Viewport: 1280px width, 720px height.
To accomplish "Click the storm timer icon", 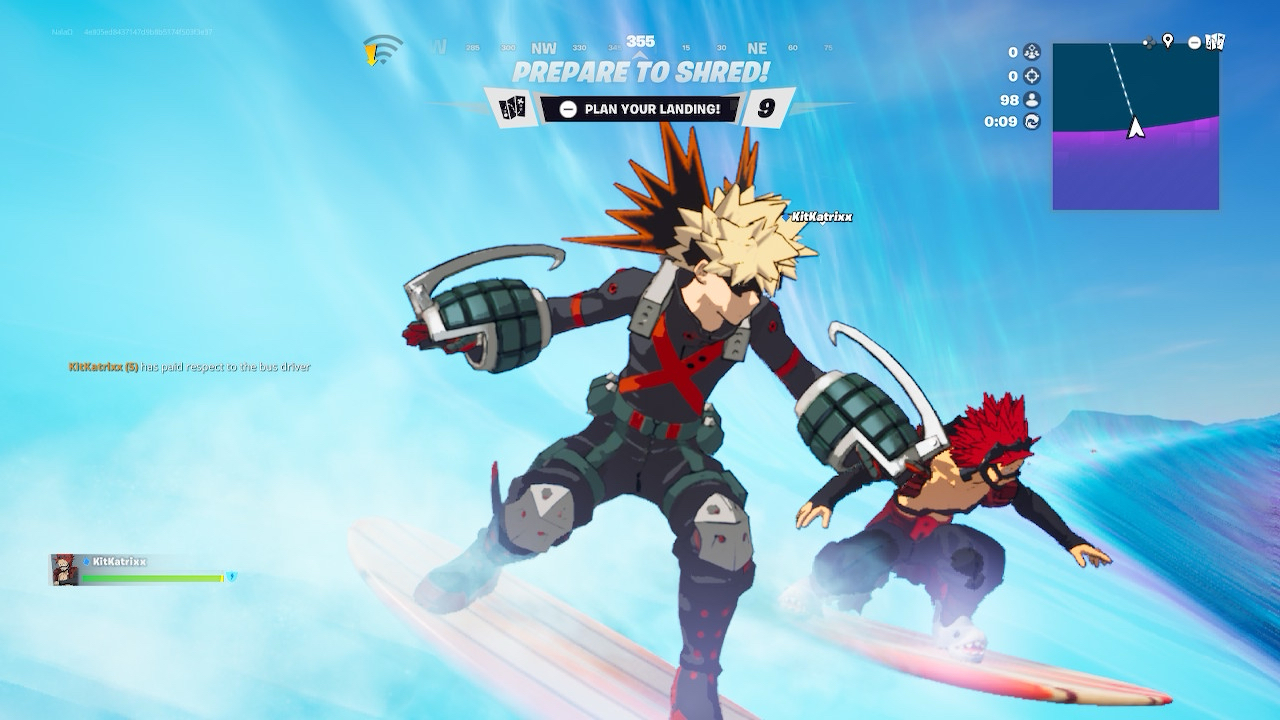I will 1032,122.
